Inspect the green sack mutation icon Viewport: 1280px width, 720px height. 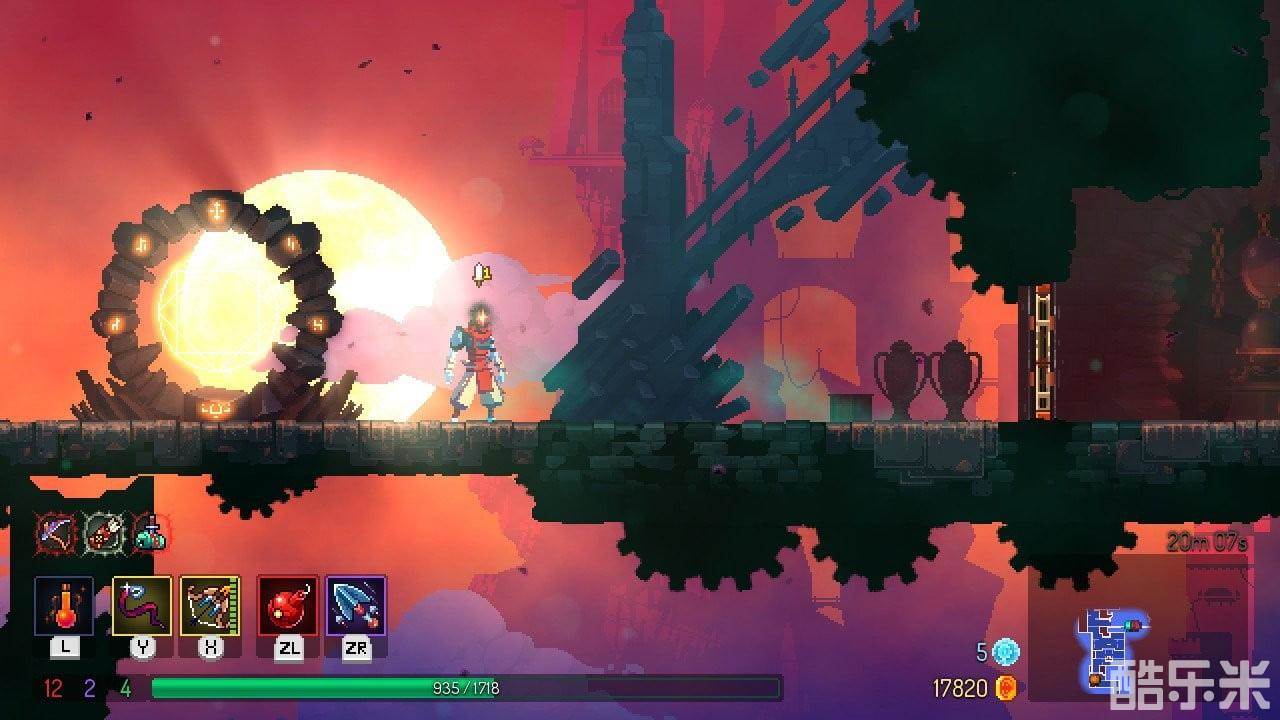click(150, 531)
